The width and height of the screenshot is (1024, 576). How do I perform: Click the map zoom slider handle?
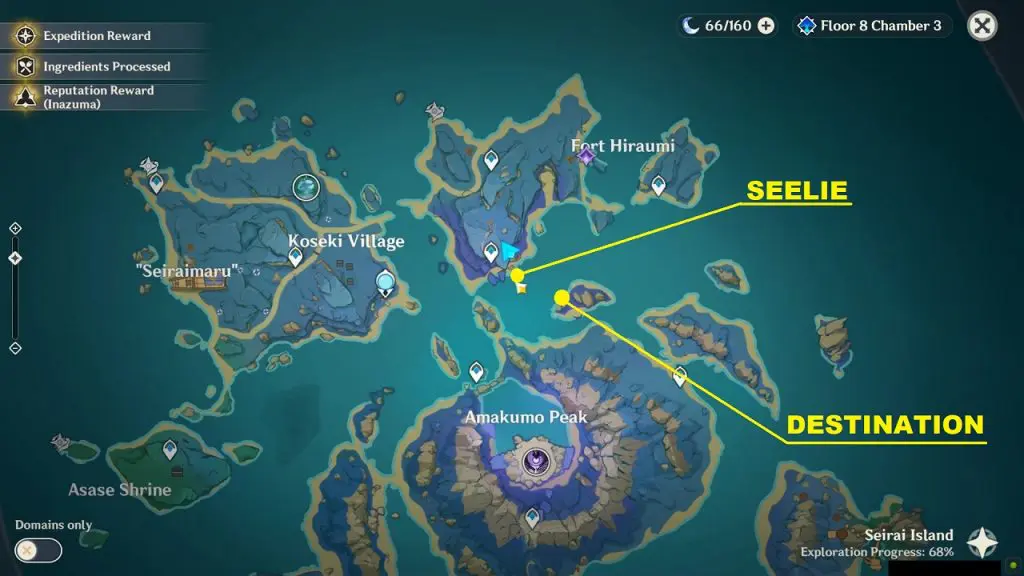tap(14, 258)
